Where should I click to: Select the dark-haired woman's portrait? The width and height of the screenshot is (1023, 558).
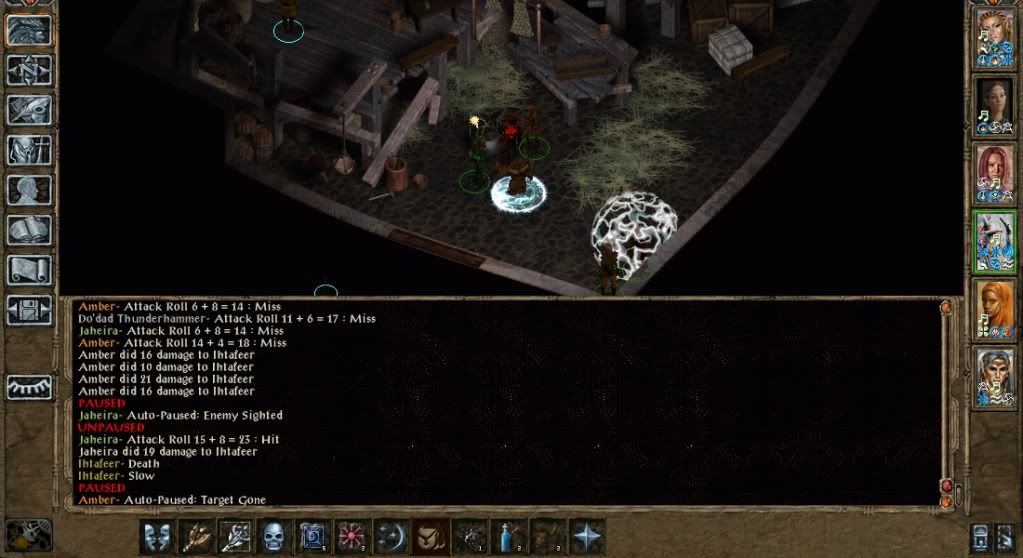[x=995, y=105]
